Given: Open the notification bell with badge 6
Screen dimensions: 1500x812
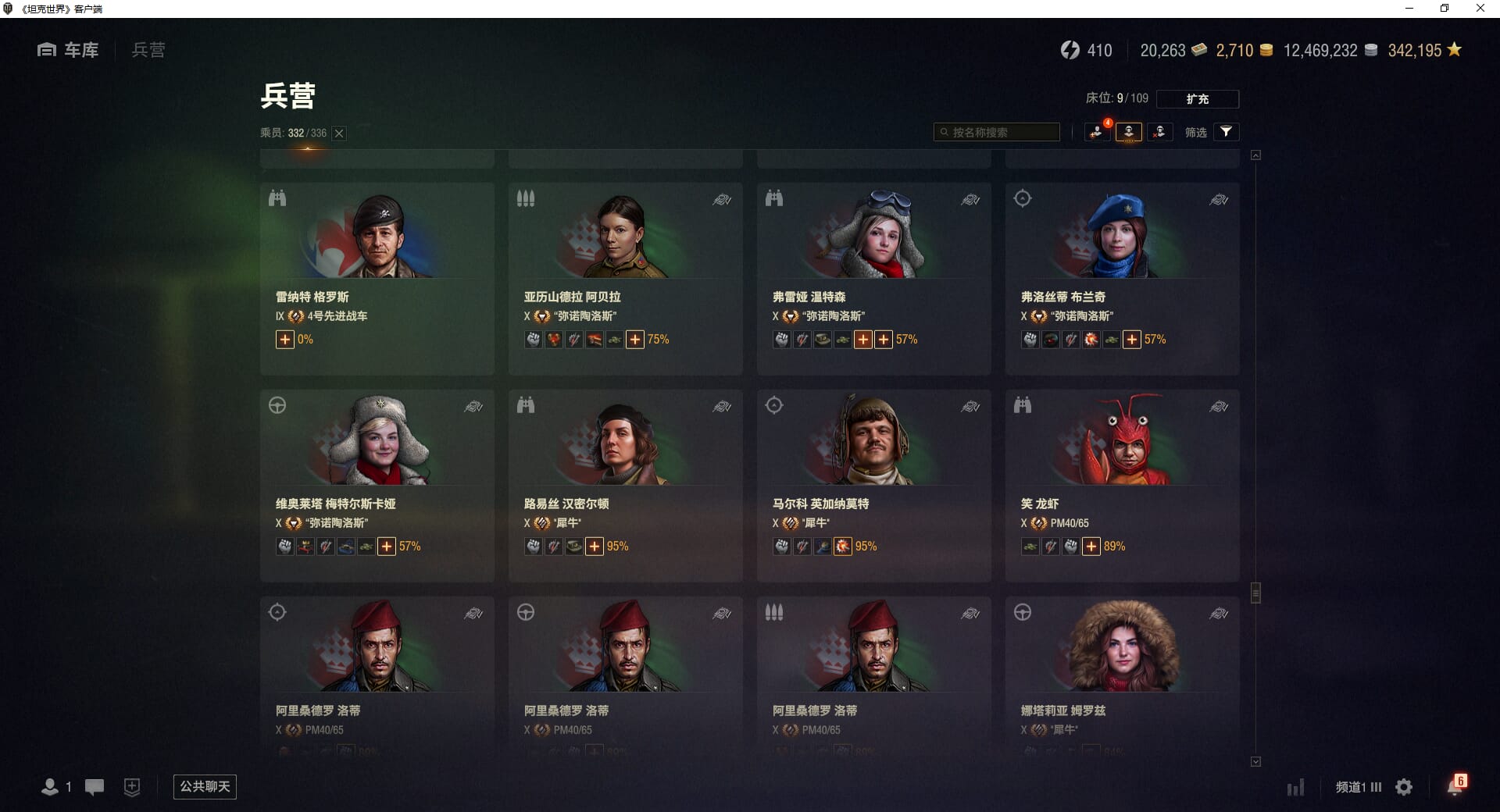Looking at the screenshot, I should (1455, 786).
